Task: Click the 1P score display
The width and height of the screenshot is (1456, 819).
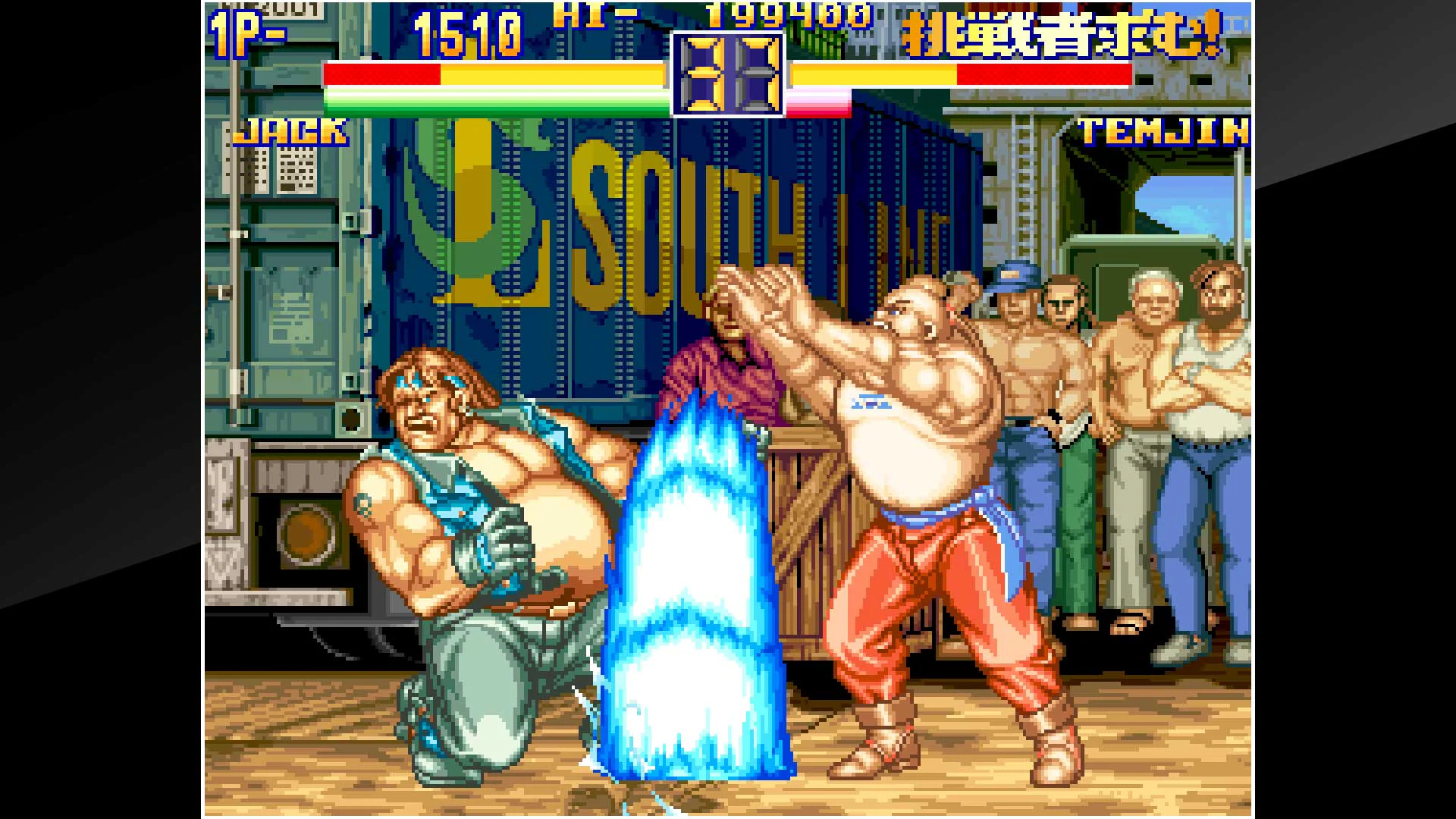Action: coord(466,32)
